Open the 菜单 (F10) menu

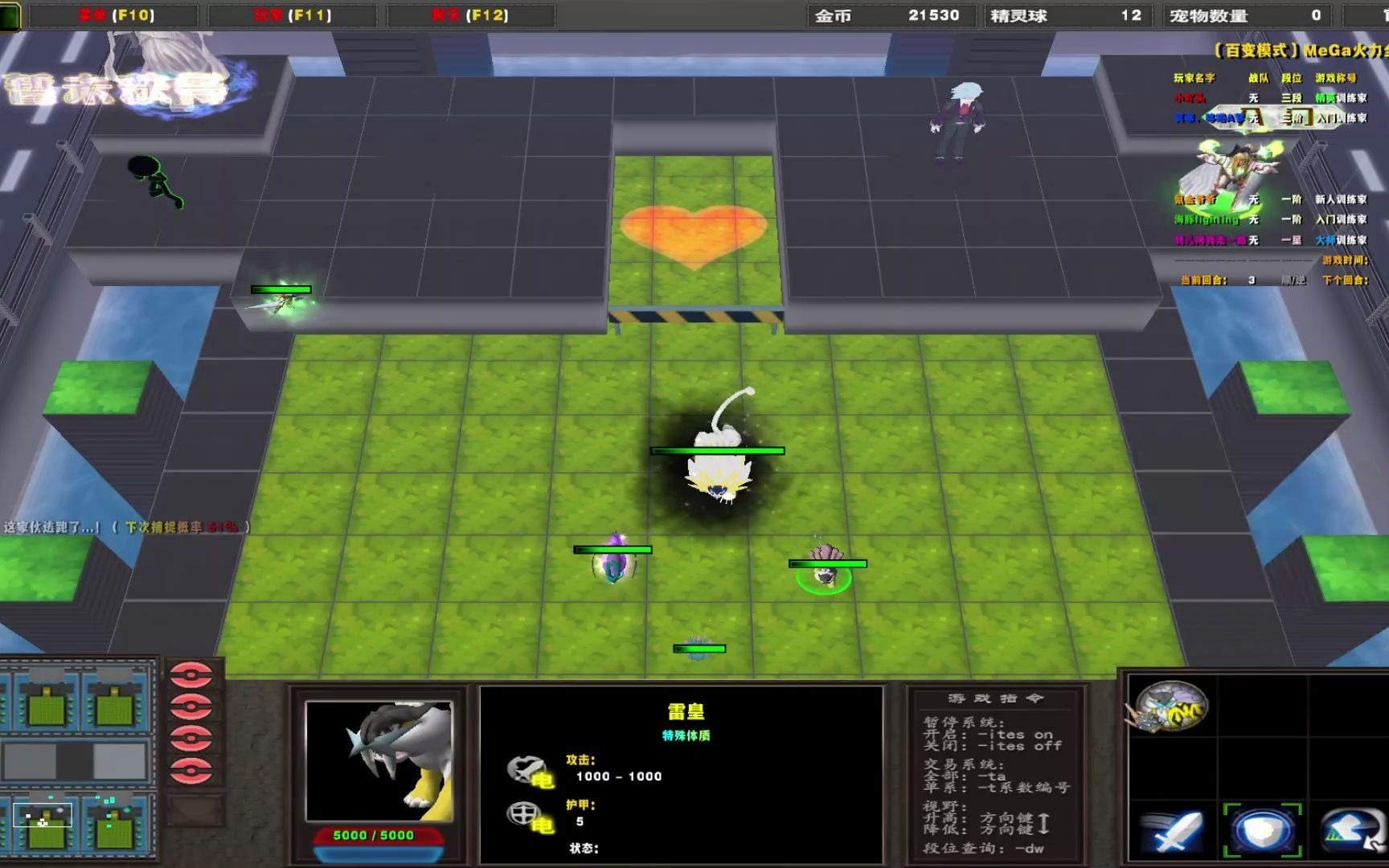tap(113, 14)
